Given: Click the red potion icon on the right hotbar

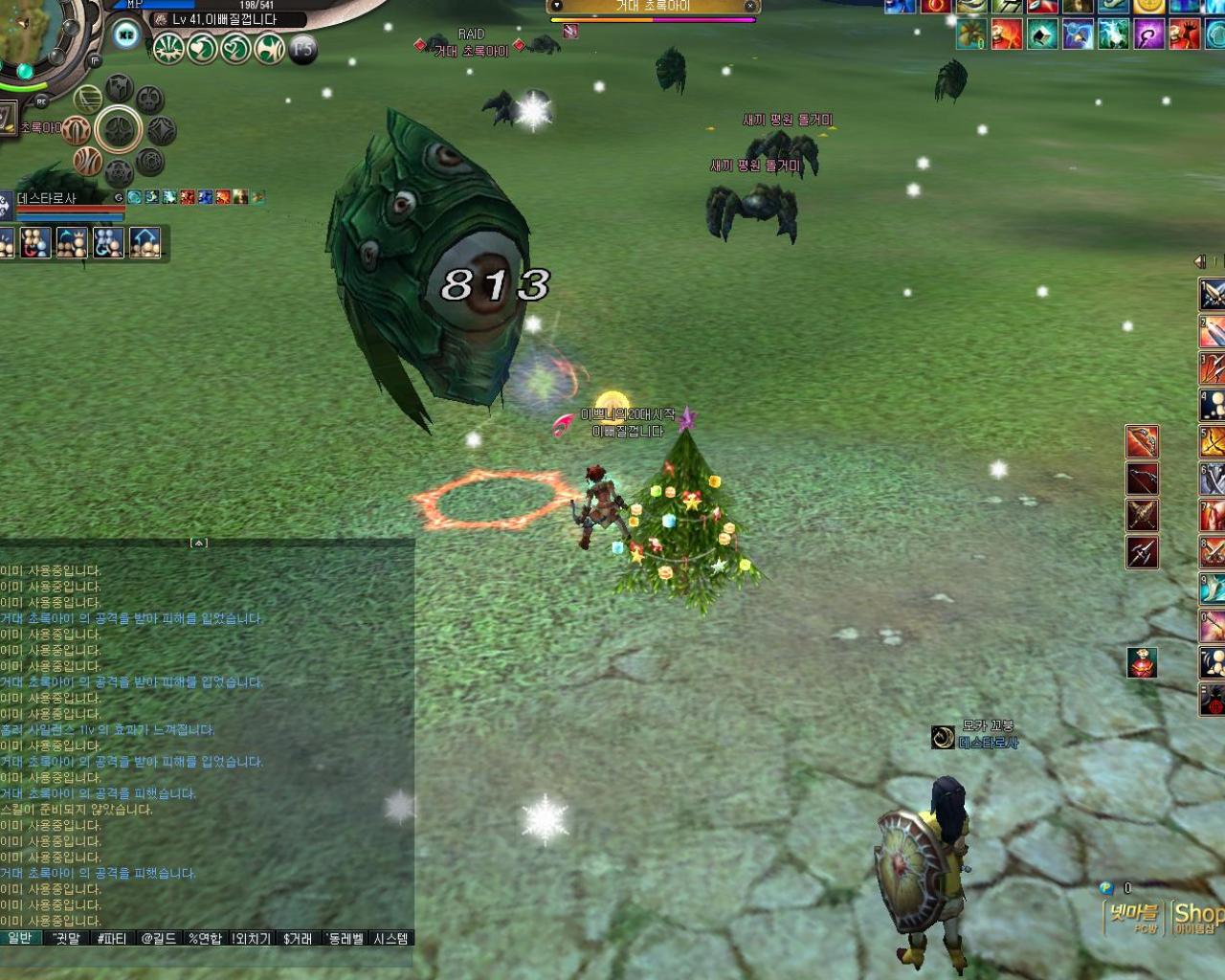Looking at the screenshot, I should [x=1142, y=662].
